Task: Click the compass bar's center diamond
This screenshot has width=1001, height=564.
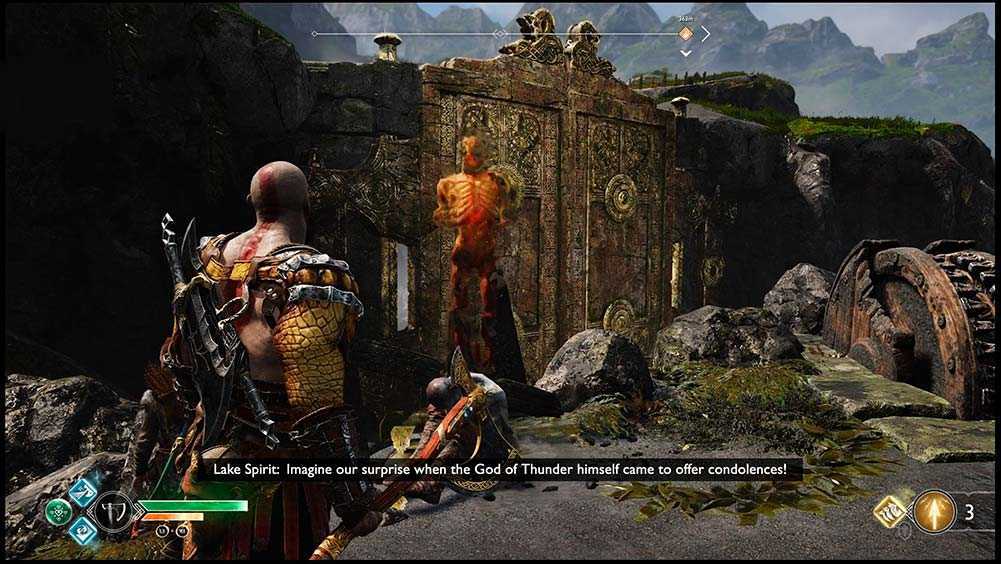Action: point(501,34)
